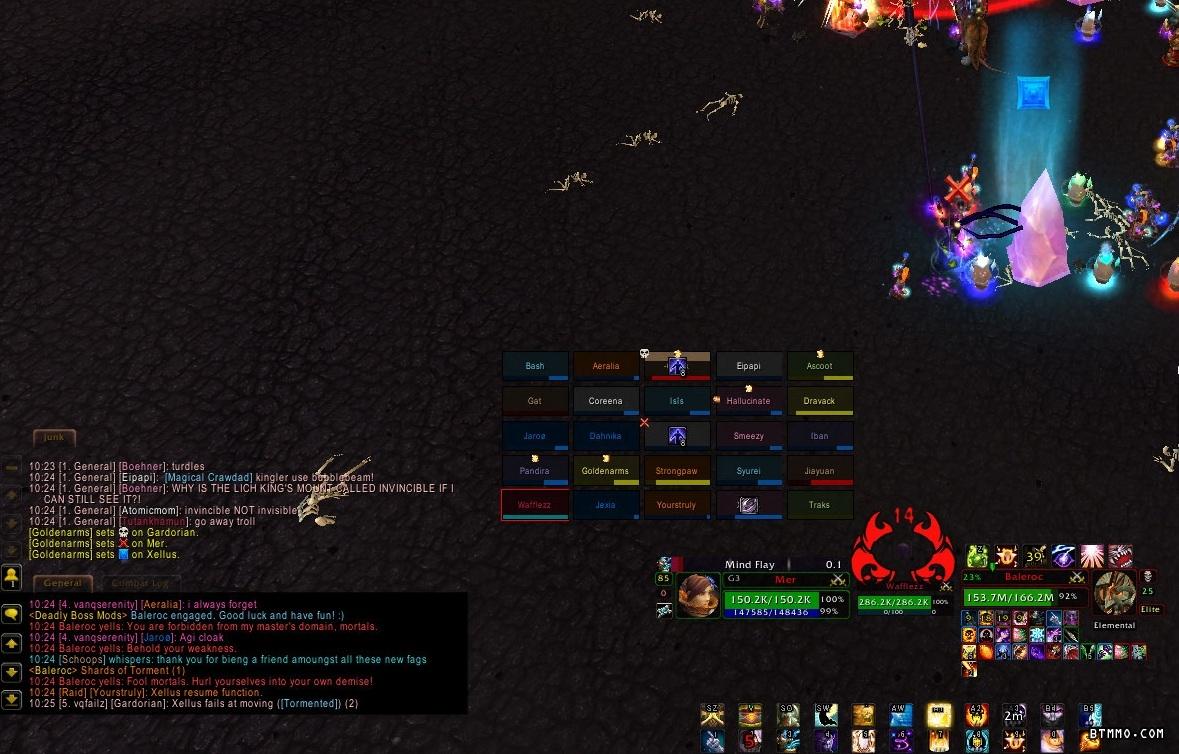1179x754 pixels.
Task: Select Baleroc's target portrait
Action: tap(1114, 593)
